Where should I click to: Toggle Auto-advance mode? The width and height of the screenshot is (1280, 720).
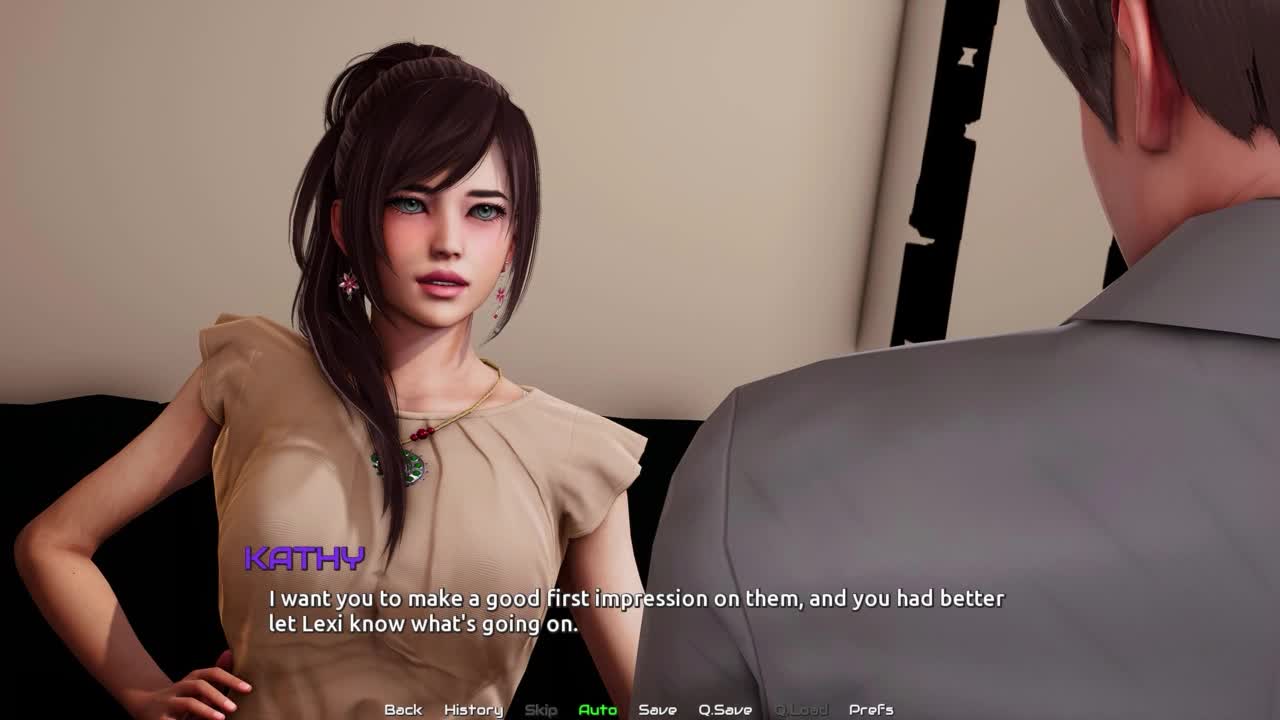pos(597,710)
